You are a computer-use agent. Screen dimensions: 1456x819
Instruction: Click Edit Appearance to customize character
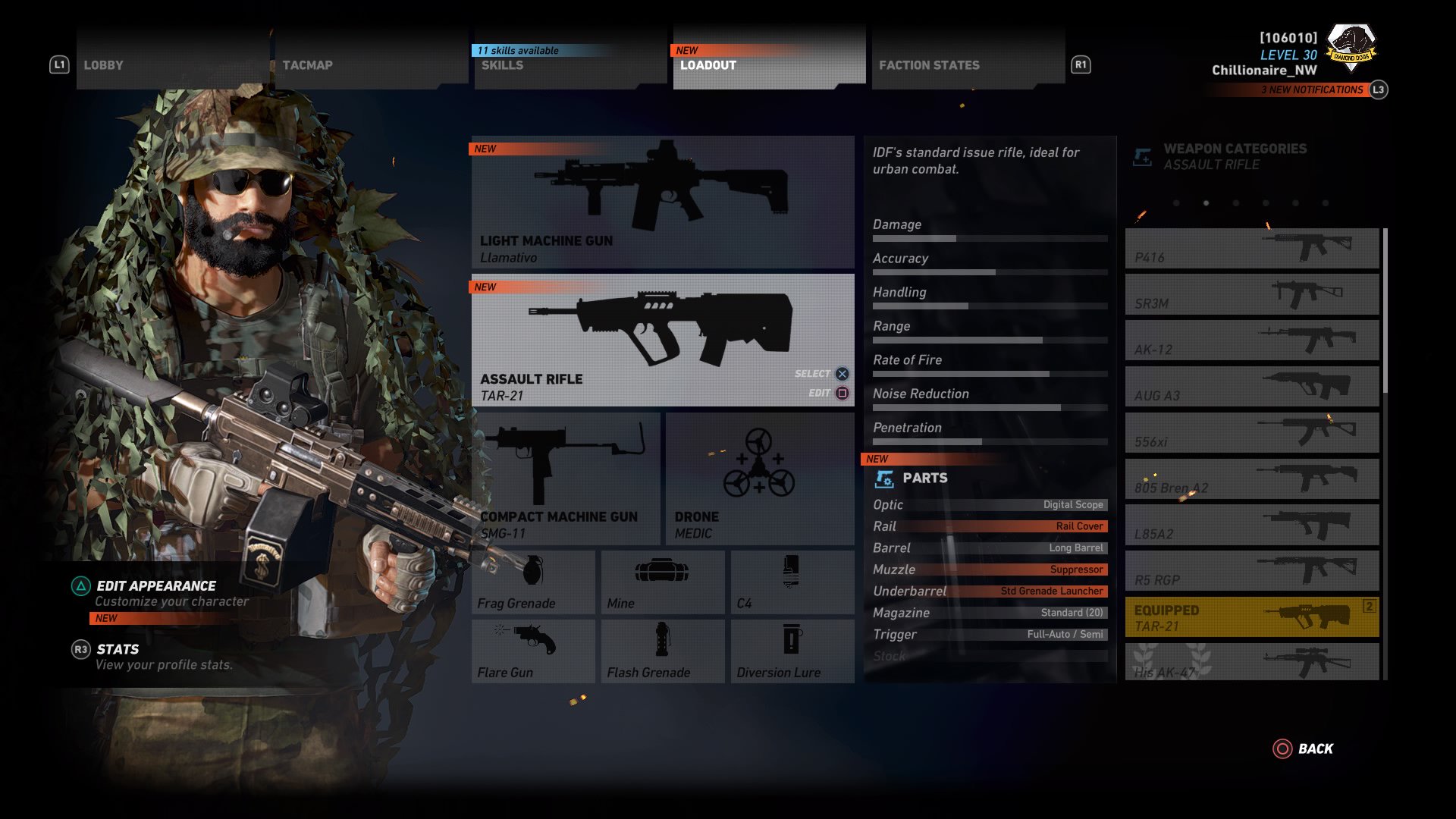tap(155, 585)
